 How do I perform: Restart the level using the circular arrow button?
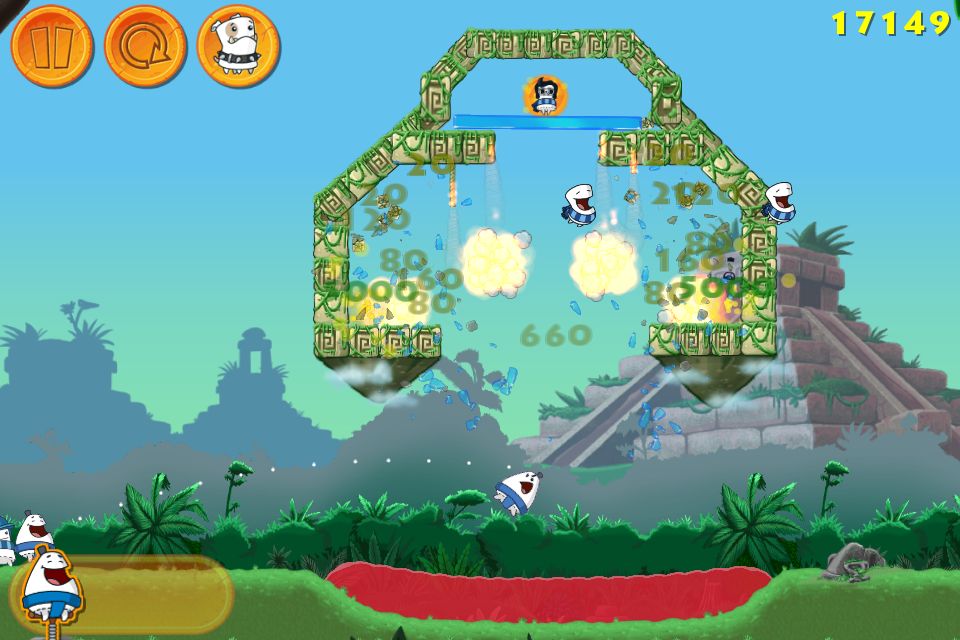(x=145, y=46)
